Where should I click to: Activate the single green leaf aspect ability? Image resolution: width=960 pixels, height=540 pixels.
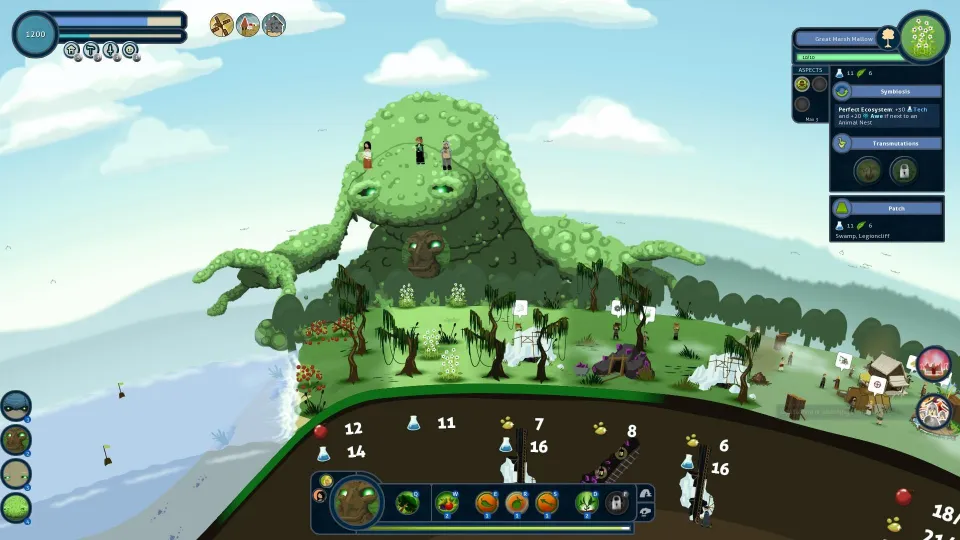click(484, 502)
